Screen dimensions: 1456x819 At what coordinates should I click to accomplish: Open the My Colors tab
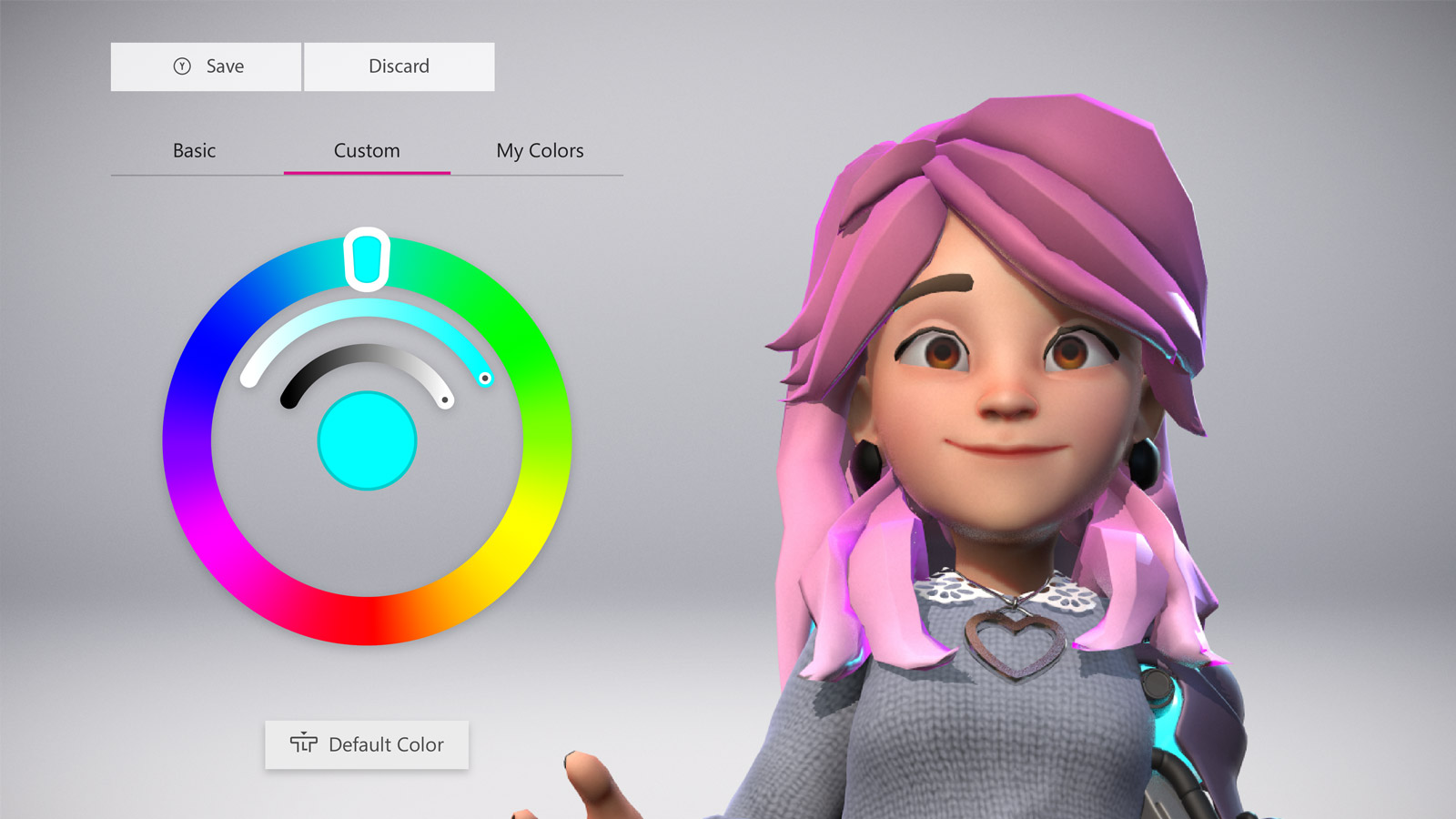(540, 150)
